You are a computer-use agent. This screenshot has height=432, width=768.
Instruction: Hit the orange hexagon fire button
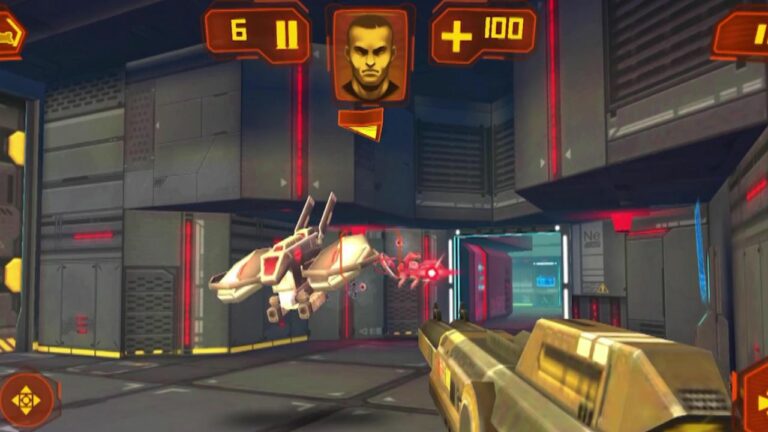[753, 399]
